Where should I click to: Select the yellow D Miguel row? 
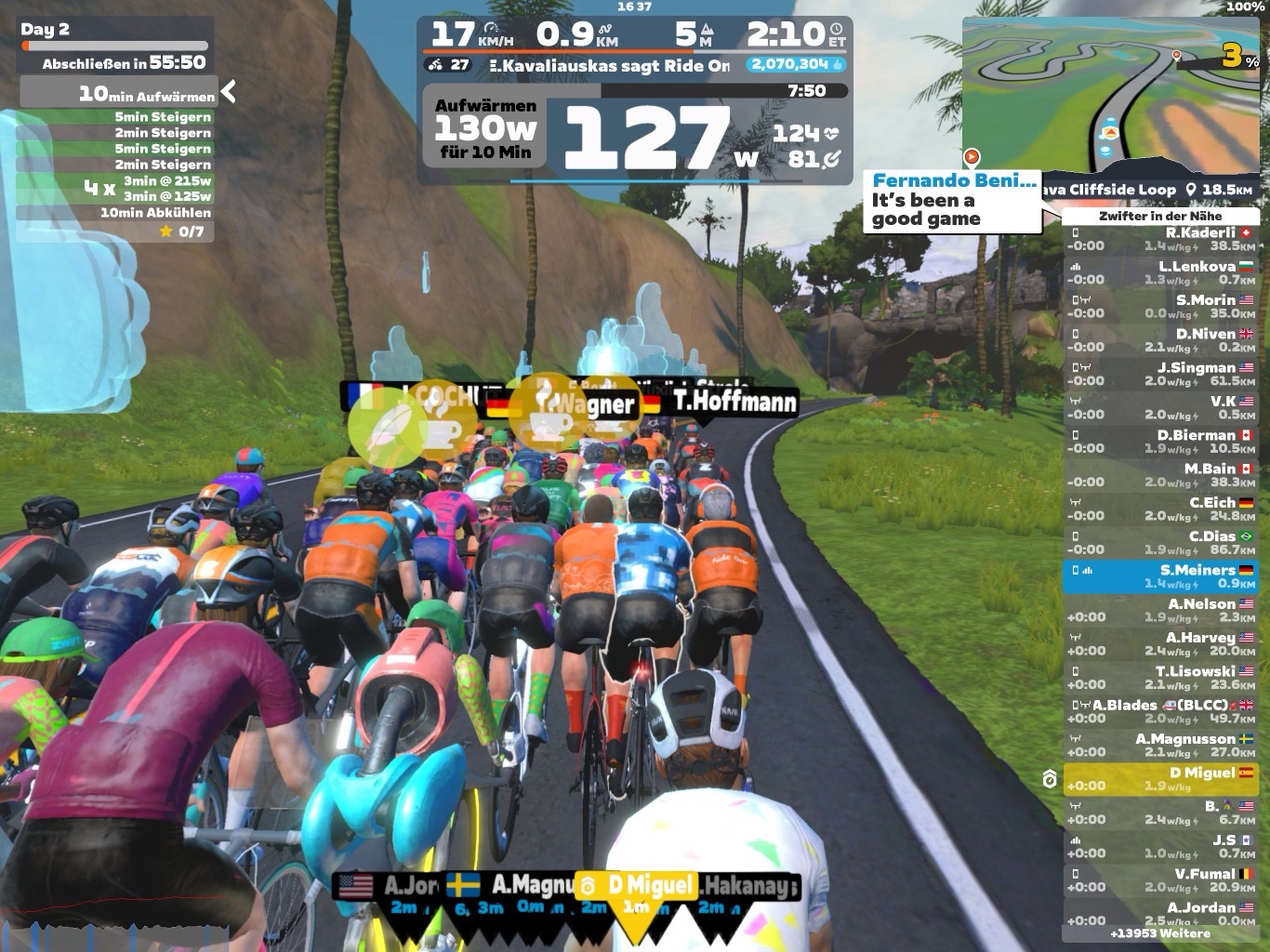[x=1160, y=779]
